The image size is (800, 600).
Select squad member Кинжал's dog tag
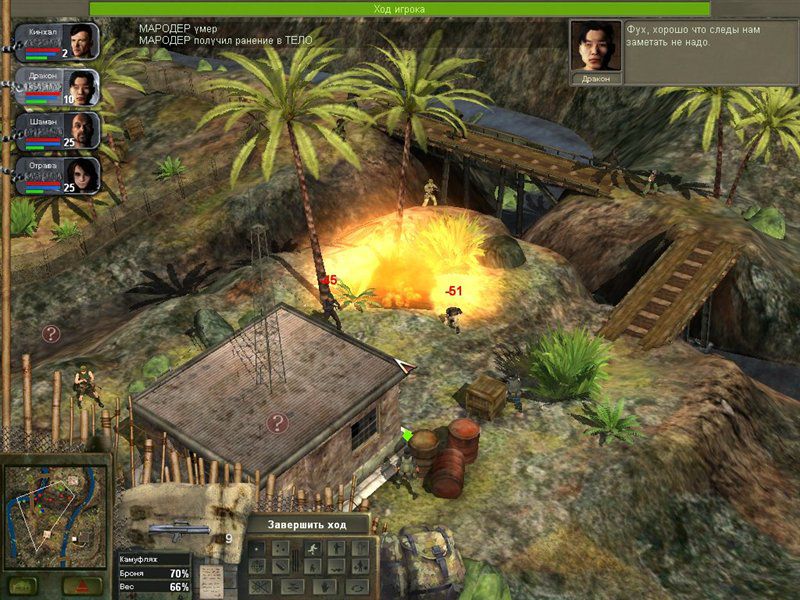click(x=58, y=41)
